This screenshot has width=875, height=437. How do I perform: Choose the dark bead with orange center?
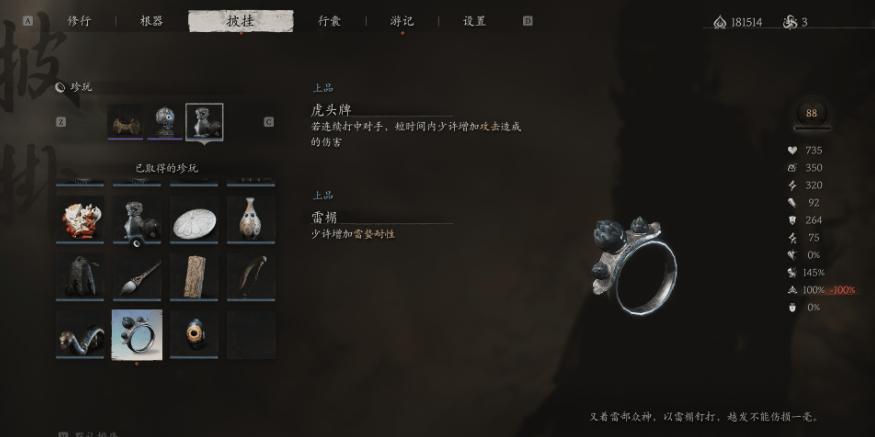(x=194, y=332)
